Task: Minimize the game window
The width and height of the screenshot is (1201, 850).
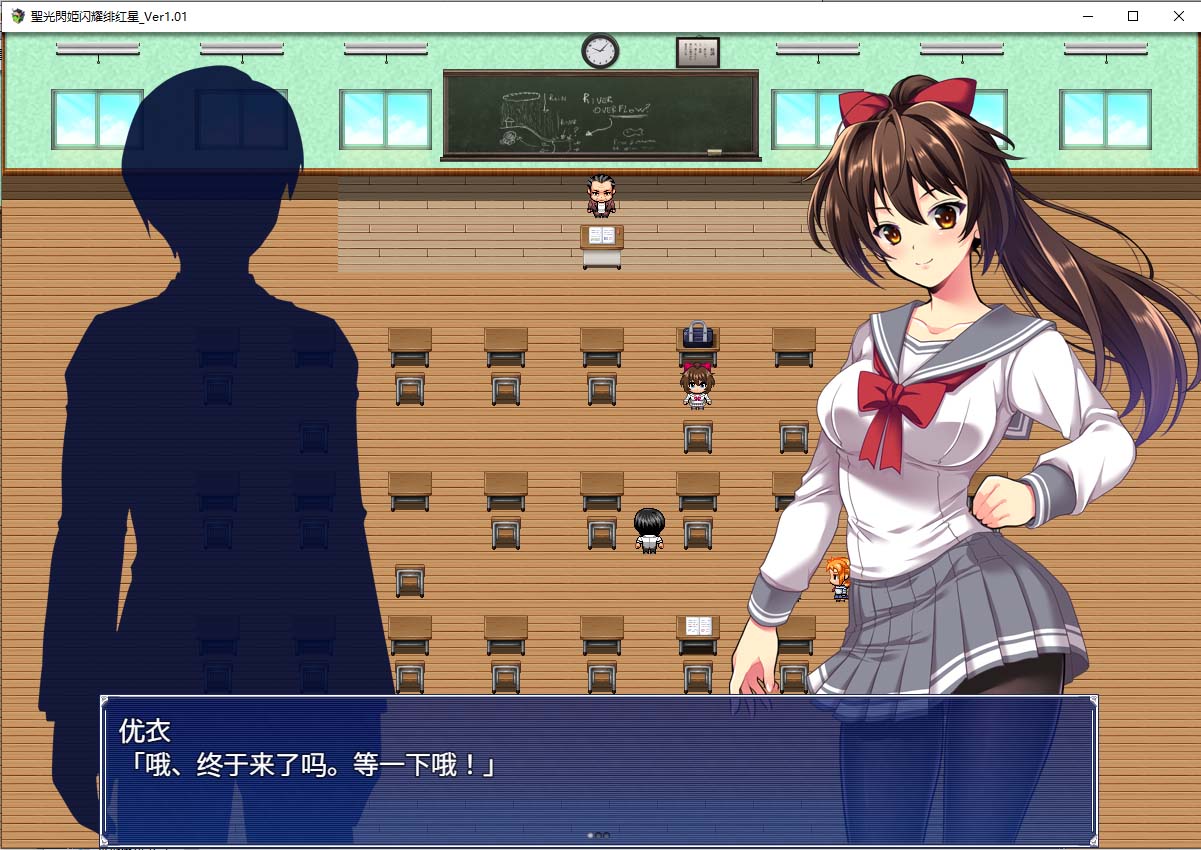Action: tap(1087, 16)
